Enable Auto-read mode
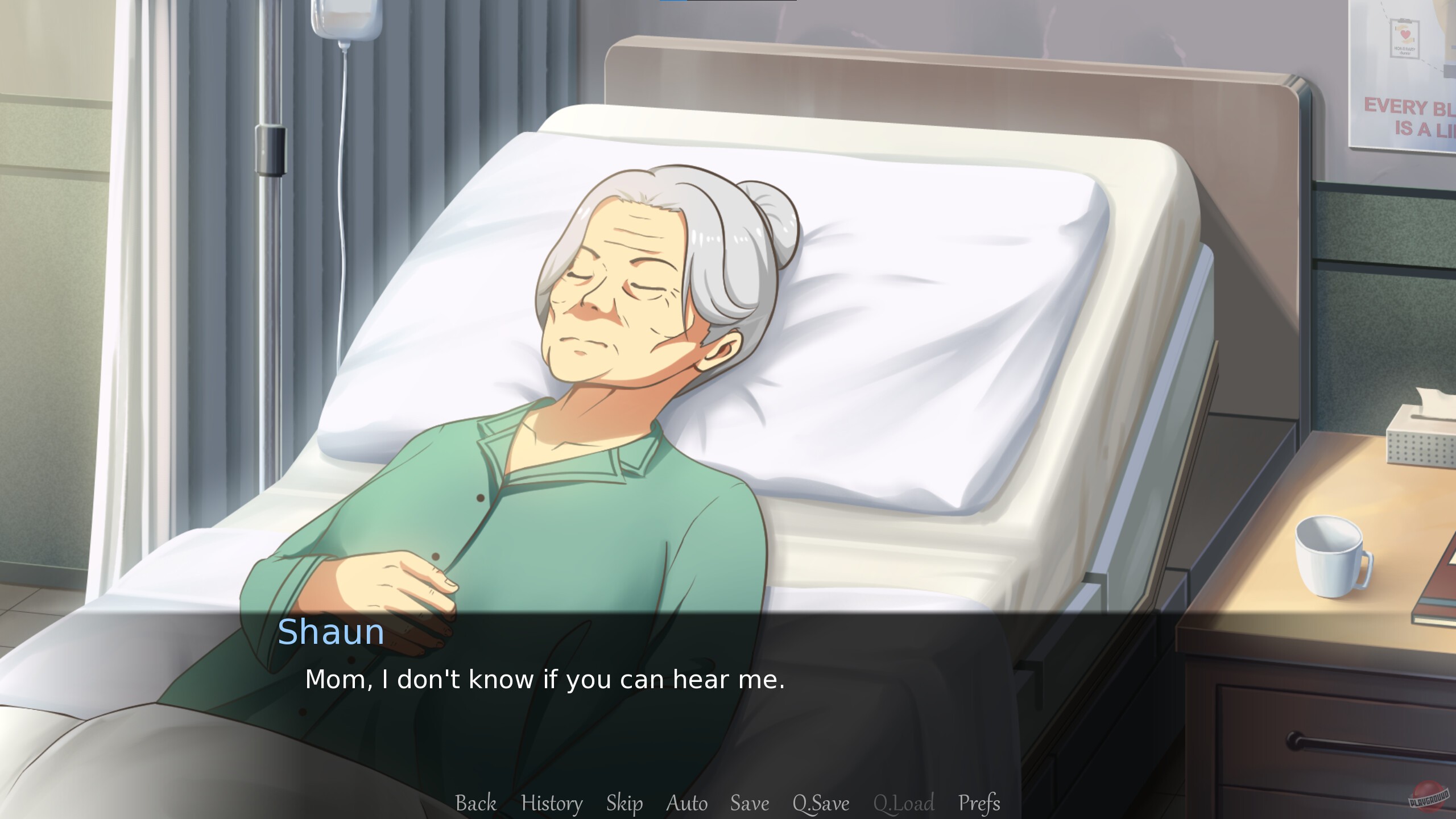 point(686,804)
